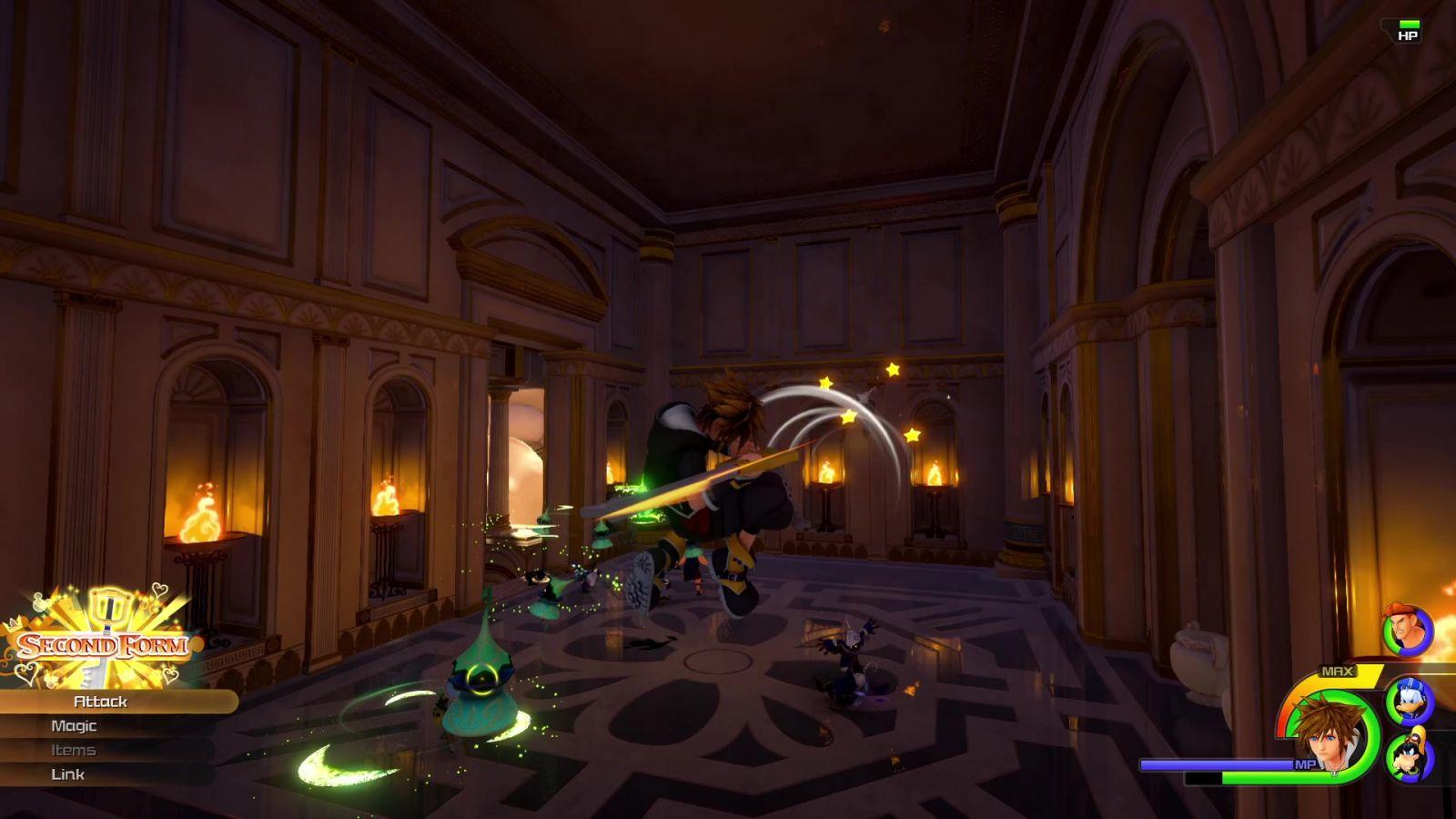
Task: Select Goofy's party portrait
Action: pos(1410,757)
